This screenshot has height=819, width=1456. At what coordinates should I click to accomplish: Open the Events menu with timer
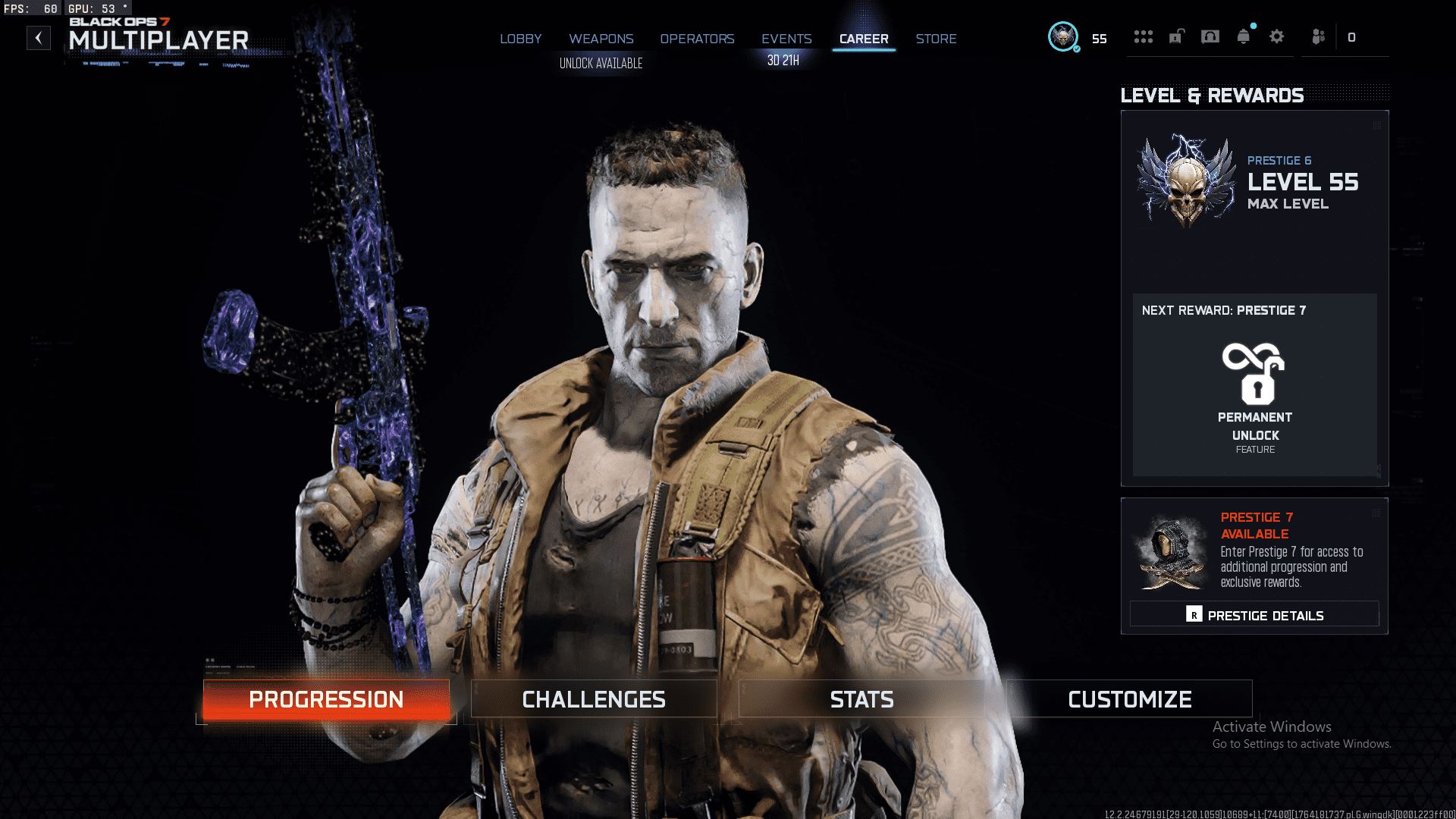click(x=786, y=39)
